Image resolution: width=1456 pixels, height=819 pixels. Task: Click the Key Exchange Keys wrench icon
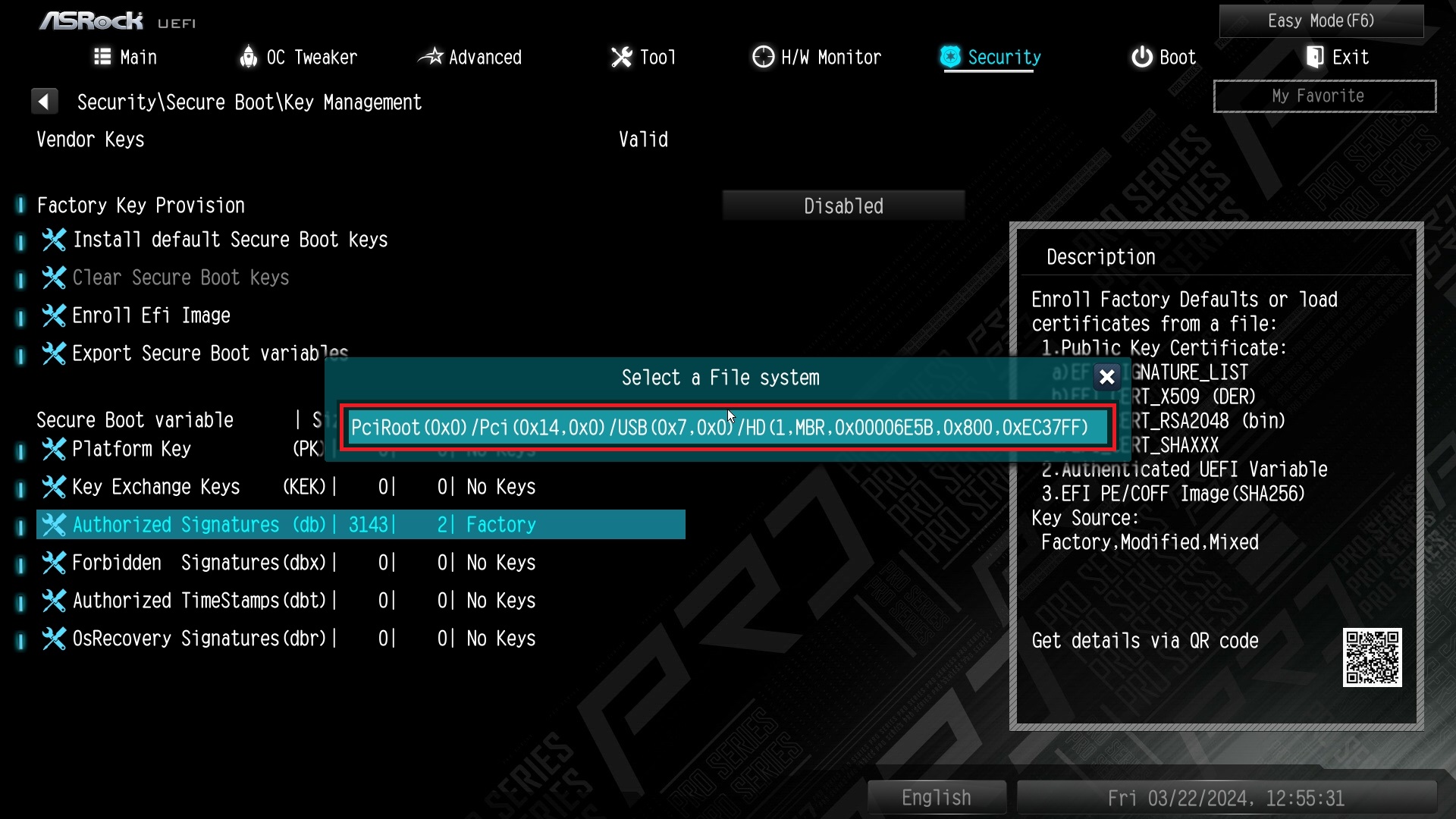tap(54, 487)
